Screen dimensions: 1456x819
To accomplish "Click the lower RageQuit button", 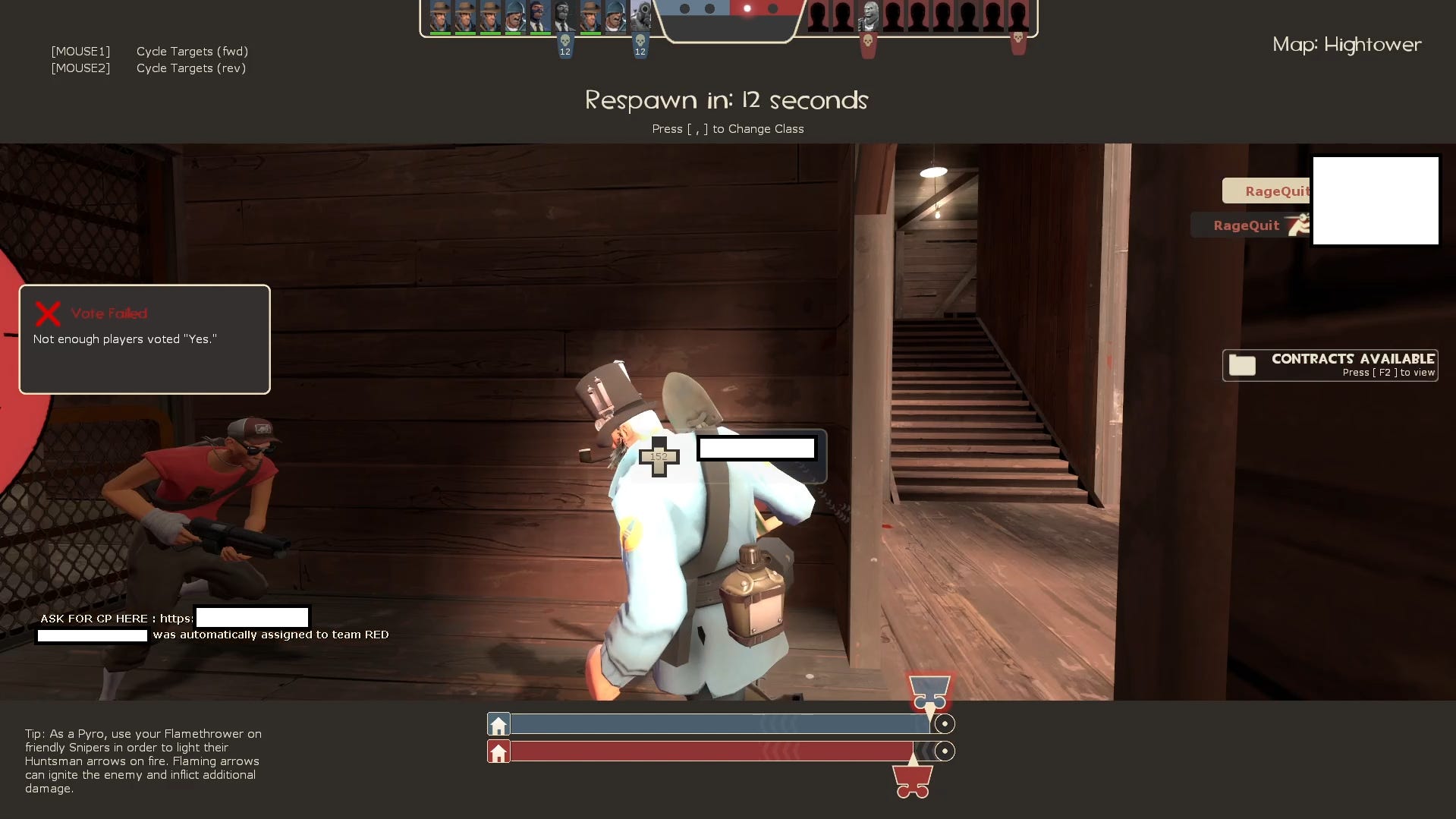I will (x=1247, y=225).
